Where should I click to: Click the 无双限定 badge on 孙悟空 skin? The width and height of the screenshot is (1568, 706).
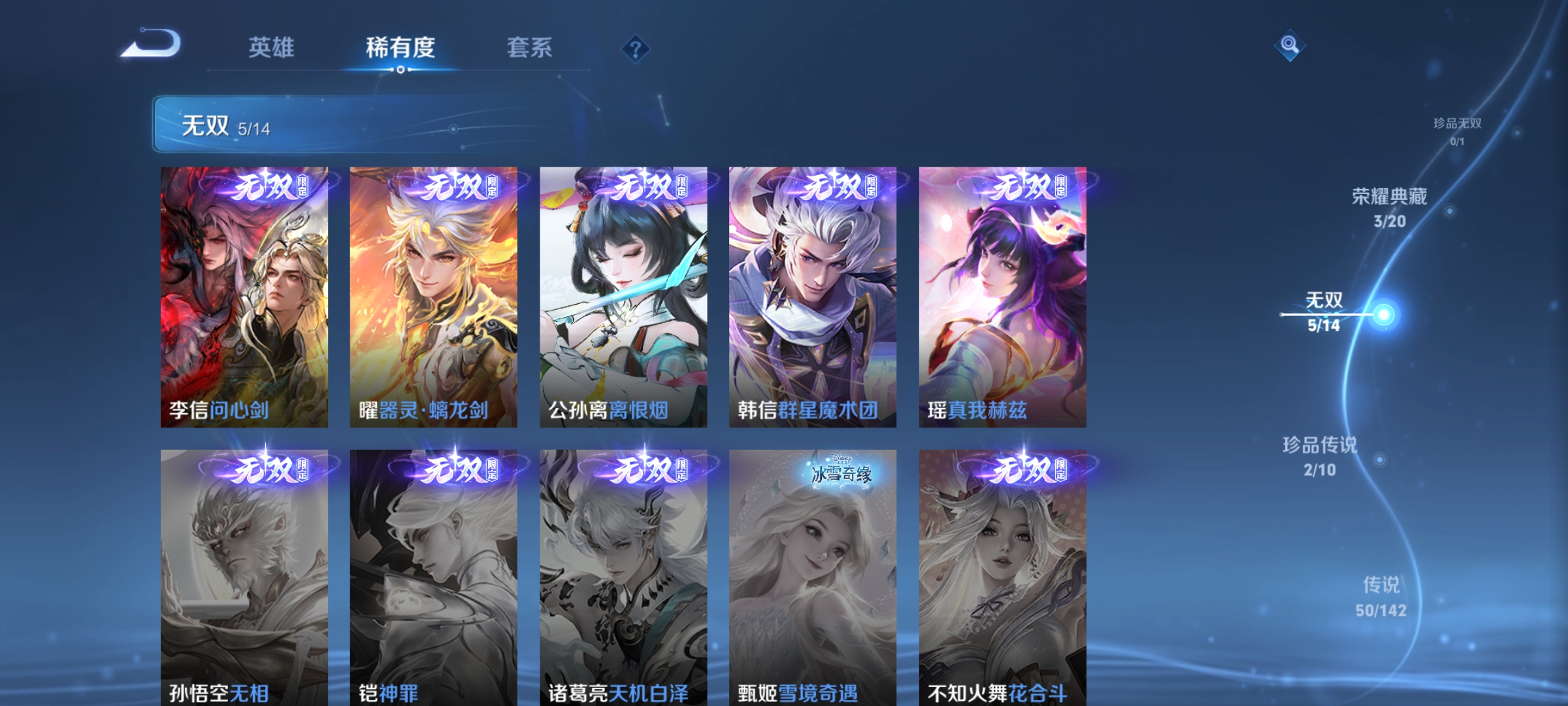270,468
